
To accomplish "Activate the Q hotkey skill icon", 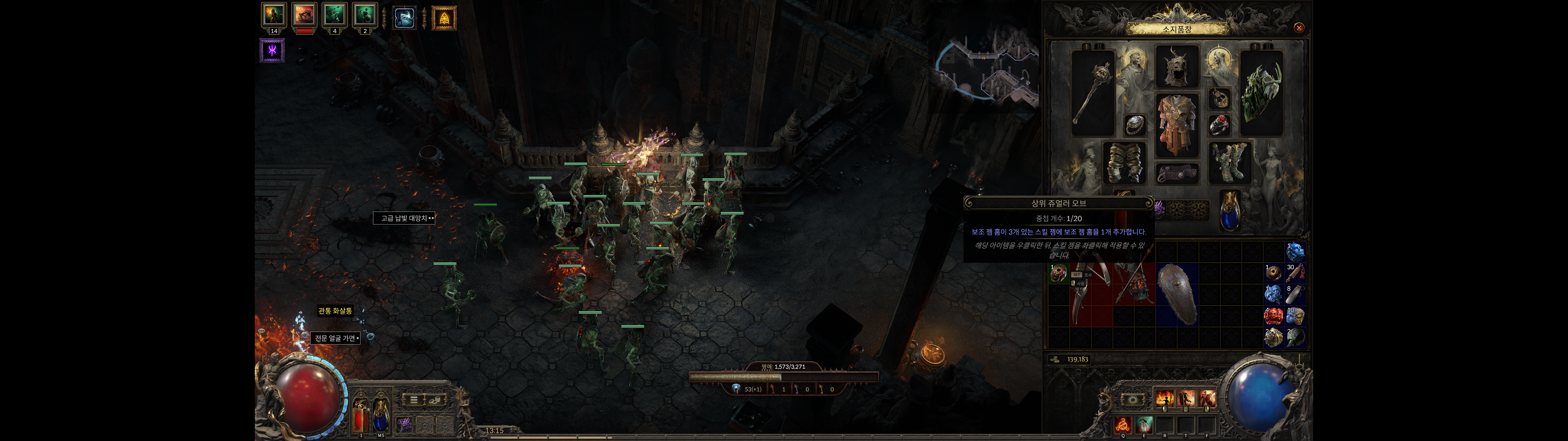I will [1123, 424].
